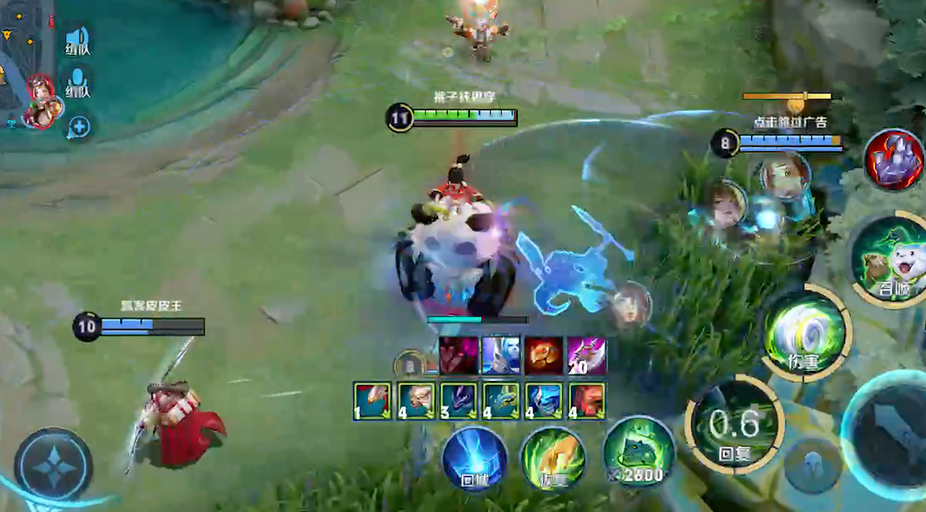Viewport: 926px width, 512px height.
Task: Toggle the team voice speaker
Action: [x=78, y=42]
